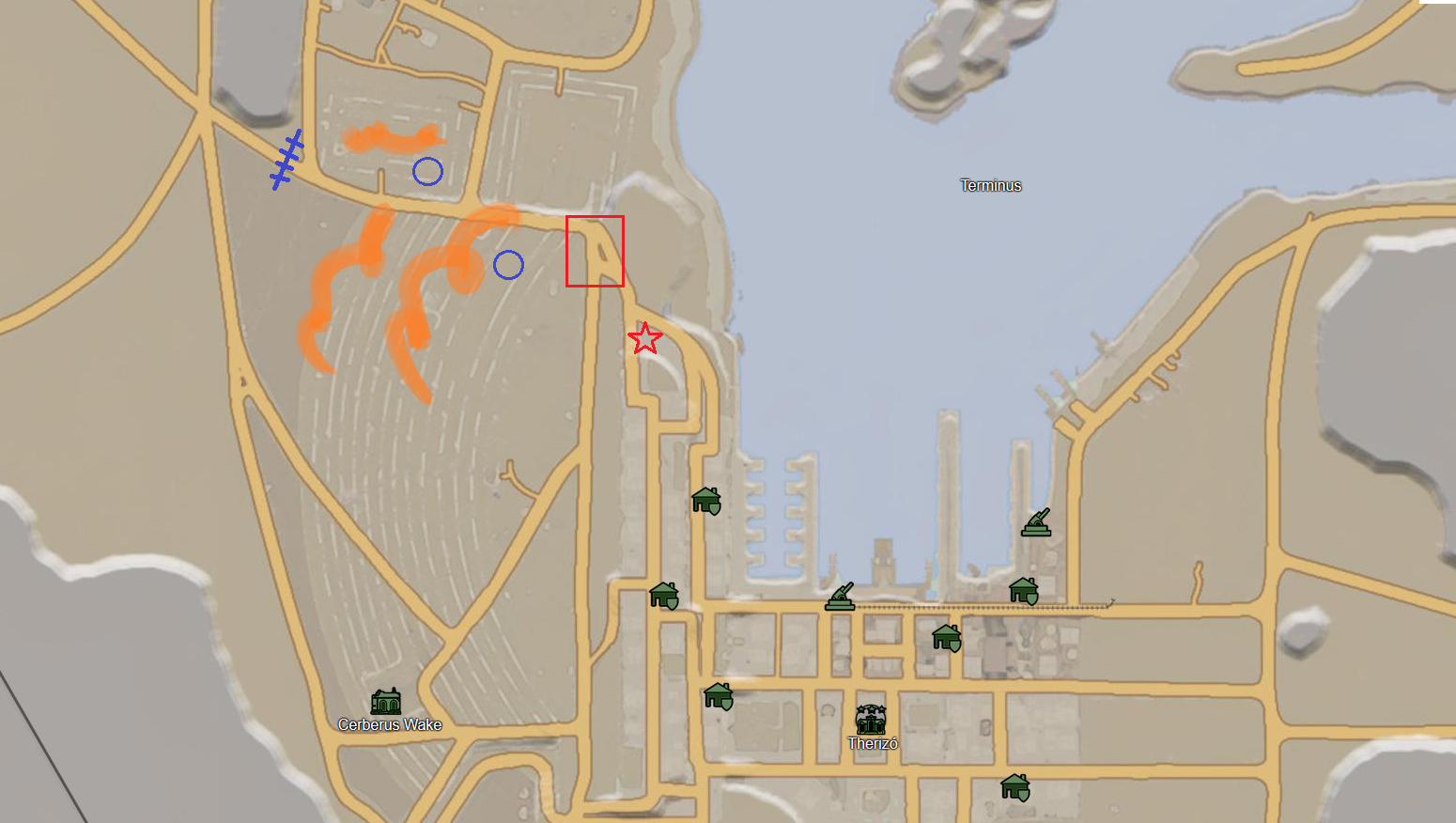The height and width of the screenshot is (823, 1456).
Task: Click the Therizó town hall icon
Action: [871, 721]
